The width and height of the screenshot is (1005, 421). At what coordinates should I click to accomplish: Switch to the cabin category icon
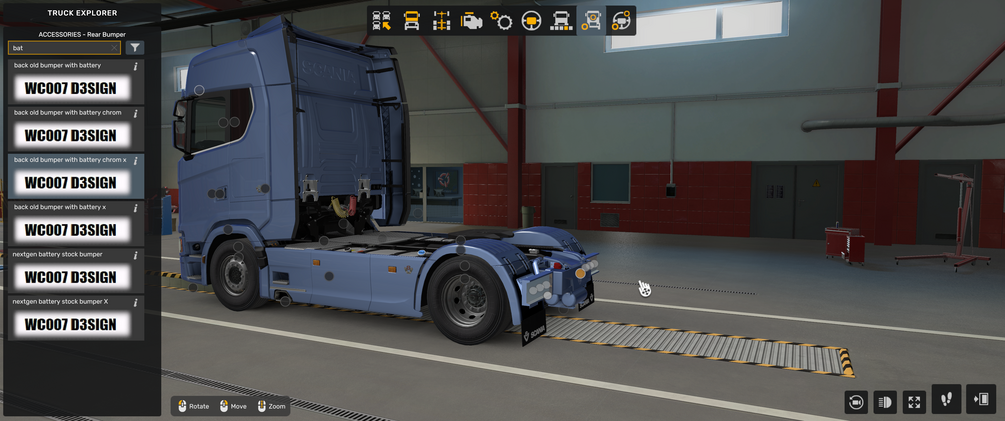click(411, 20)
